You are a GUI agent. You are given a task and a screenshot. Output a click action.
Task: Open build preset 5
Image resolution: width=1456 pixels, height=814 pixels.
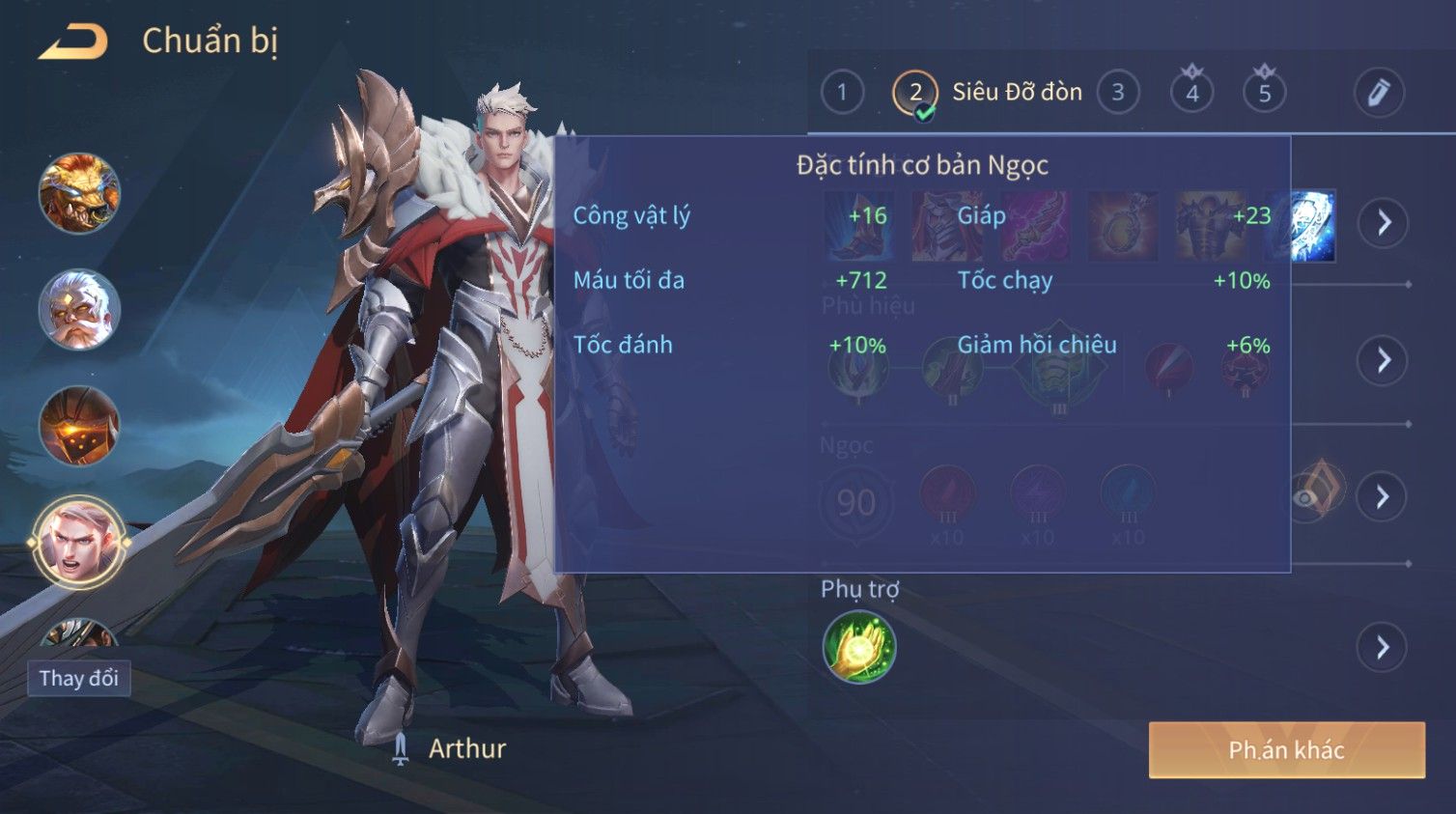click(1264, 93)
